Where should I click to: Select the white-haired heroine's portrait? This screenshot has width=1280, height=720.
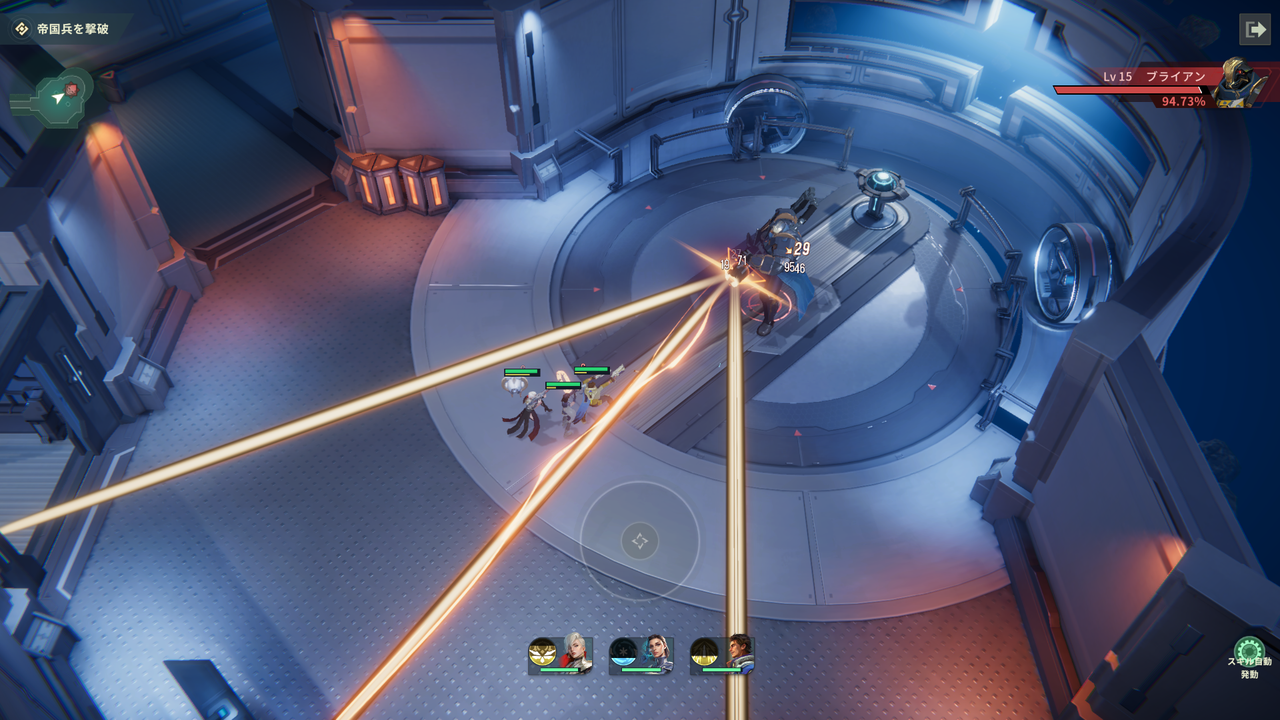coord(576,652)
